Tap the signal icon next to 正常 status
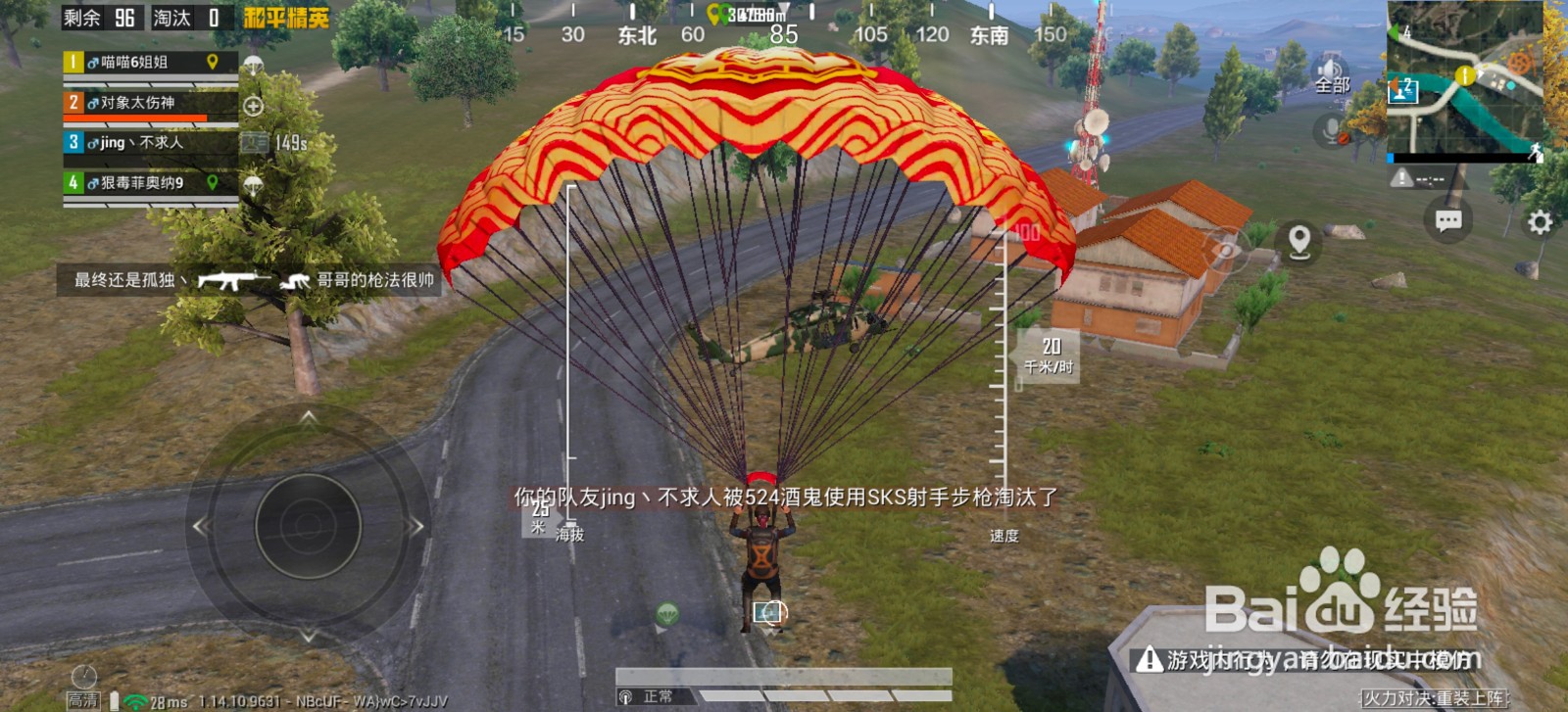The image size is (1568, 712). pos(625,697)
